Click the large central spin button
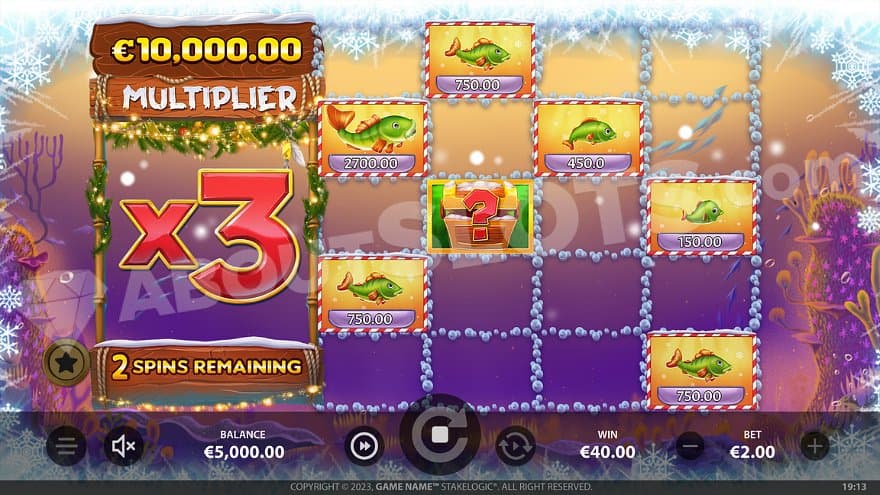Screen dimensions: 880x495 (x=440, y=435)
